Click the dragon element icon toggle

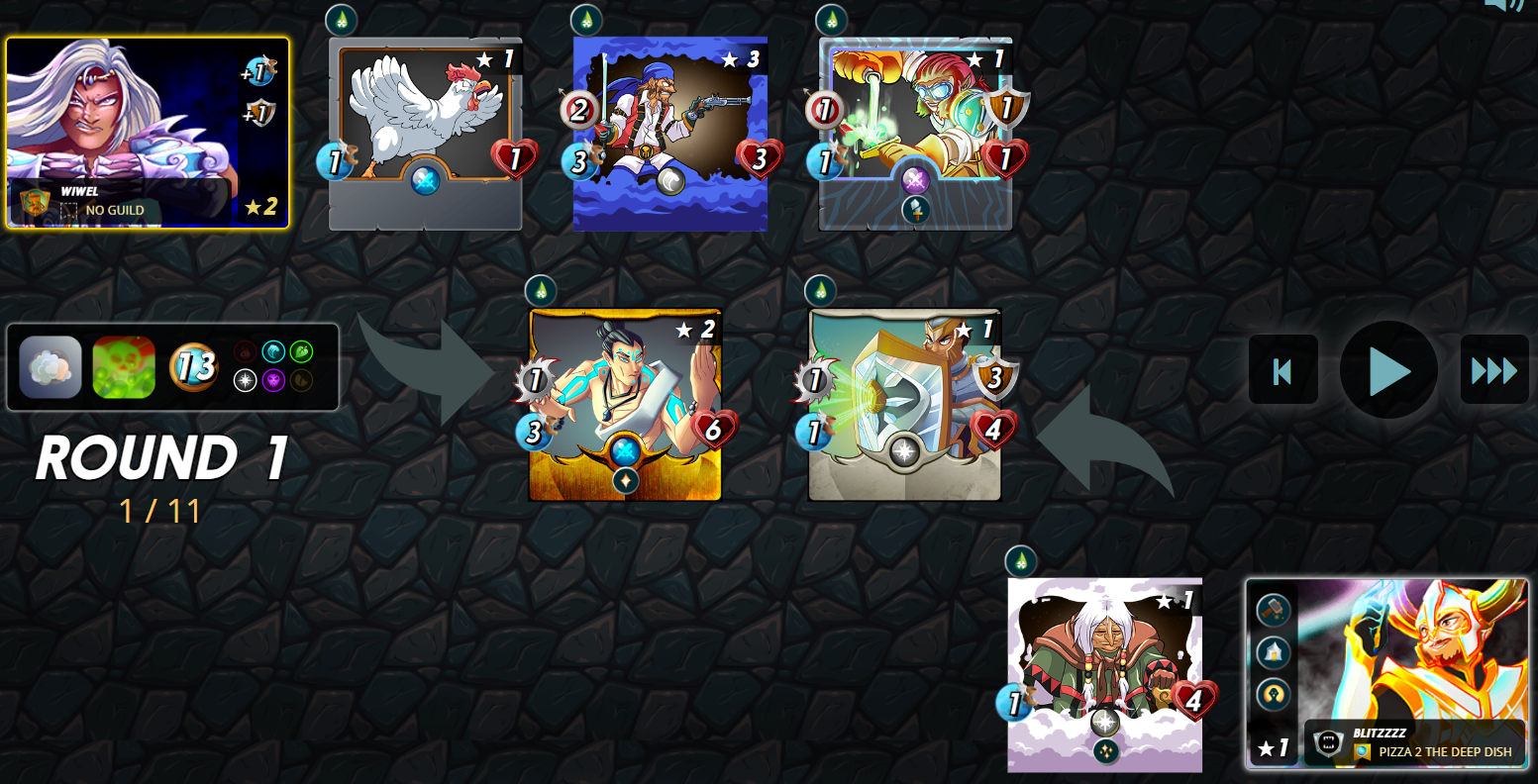(301, 380)
